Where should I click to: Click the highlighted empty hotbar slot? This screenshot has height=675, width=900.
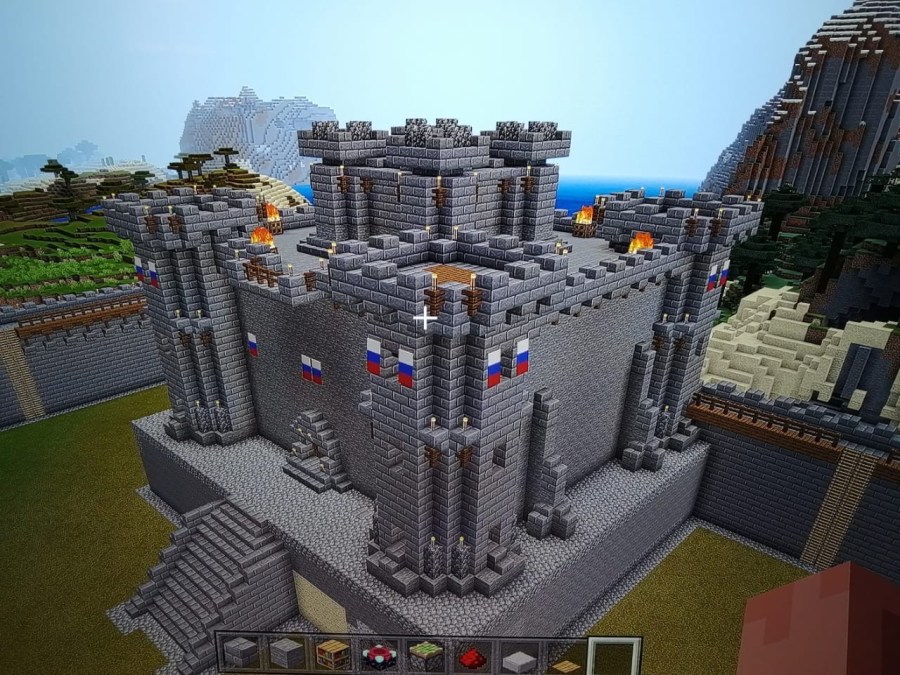[611, 656]
